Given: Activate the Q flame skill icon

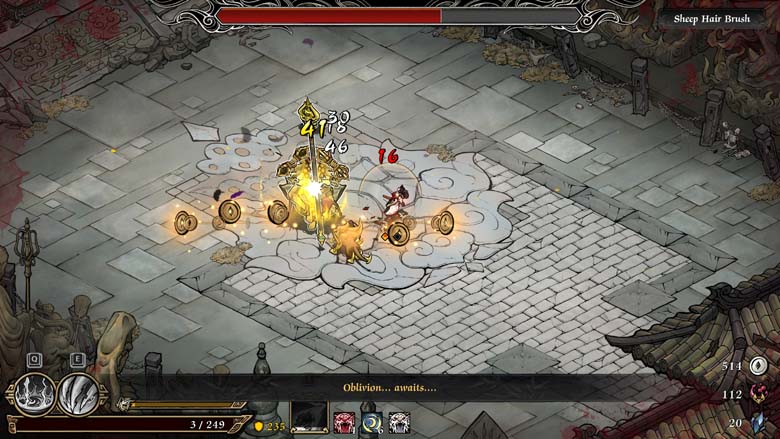Looking at the screenshot, I should [x=33, y=393].
